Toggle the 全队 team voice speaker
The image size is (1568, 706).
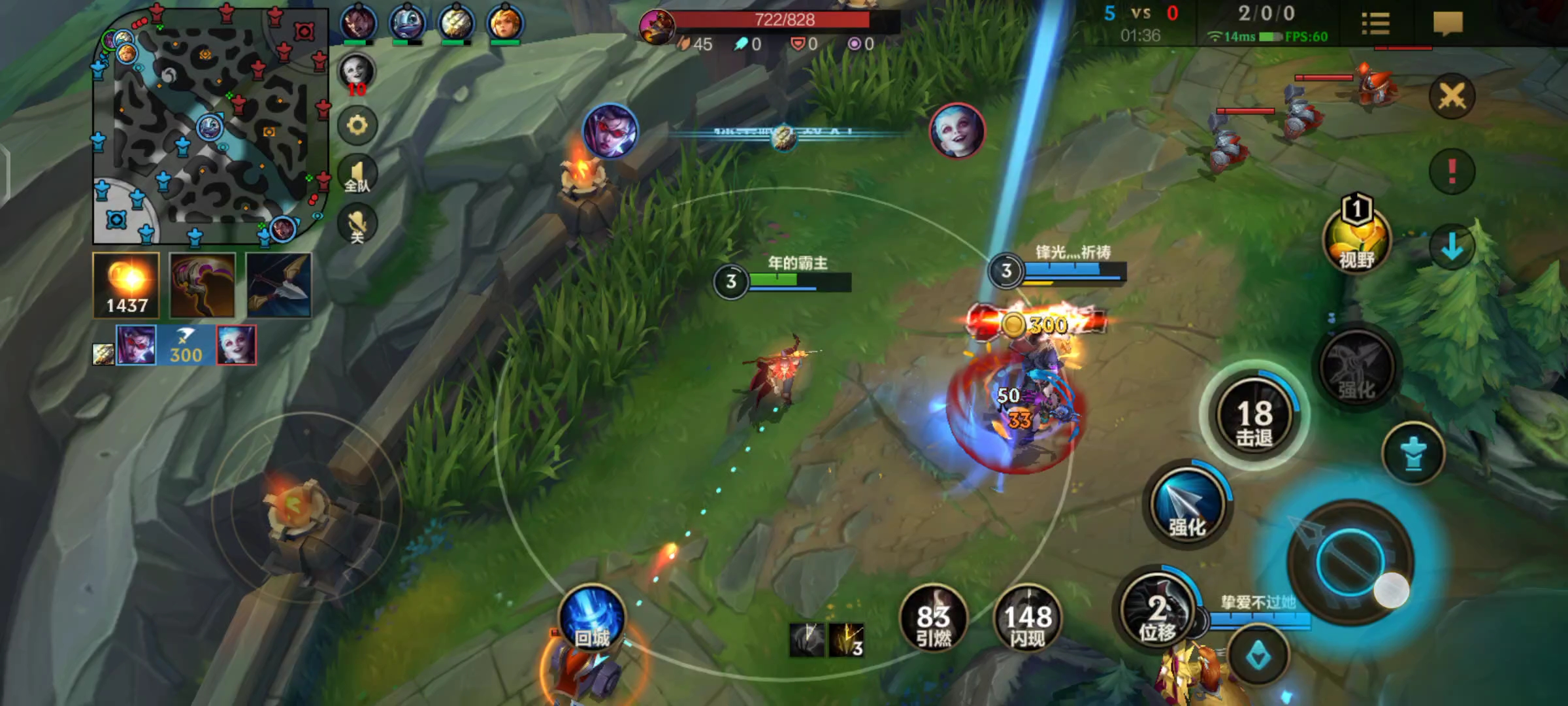click(x=357, y=175)
